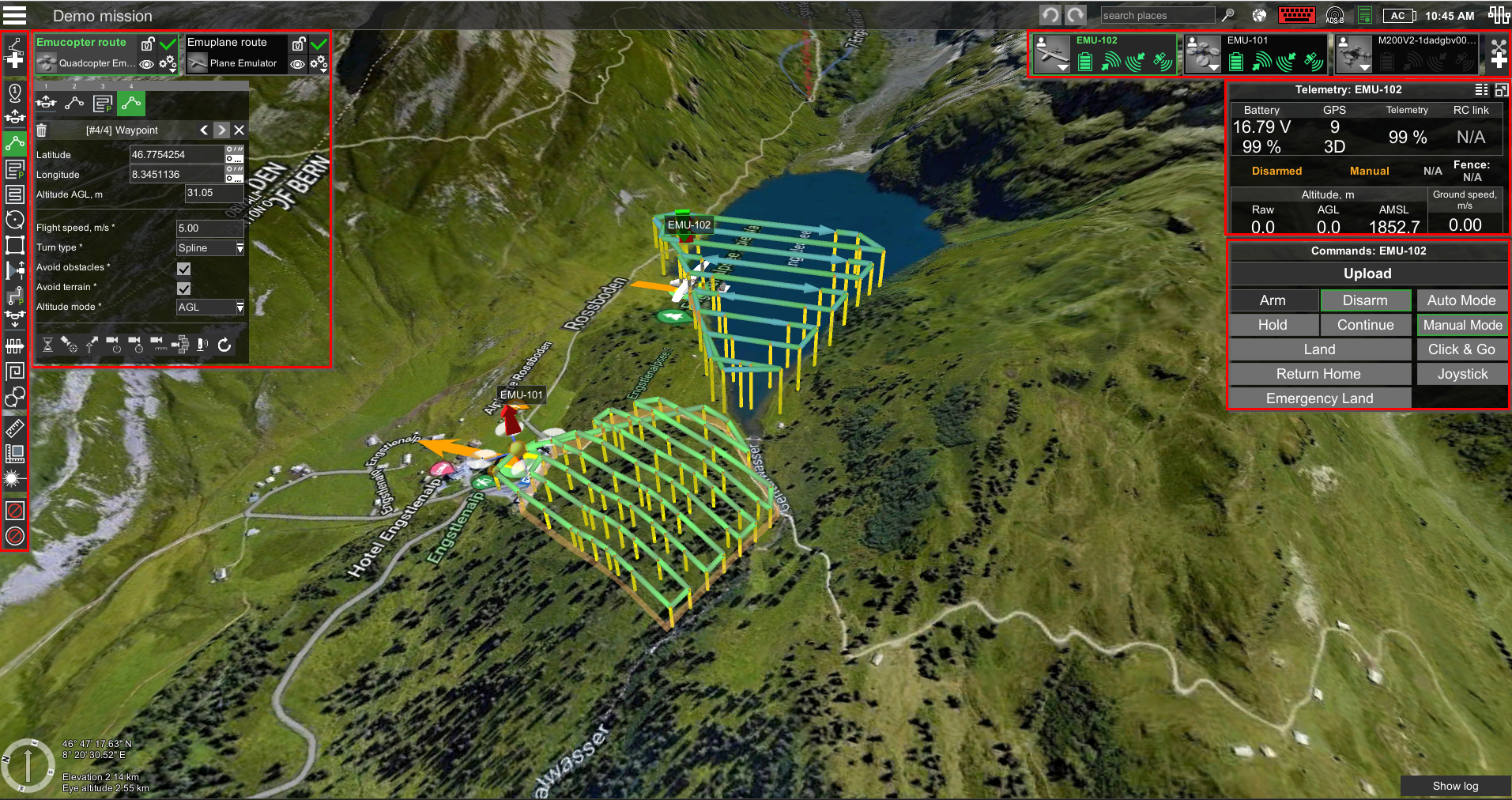Arm the vehicle with Arm button

click(1273, 300)
